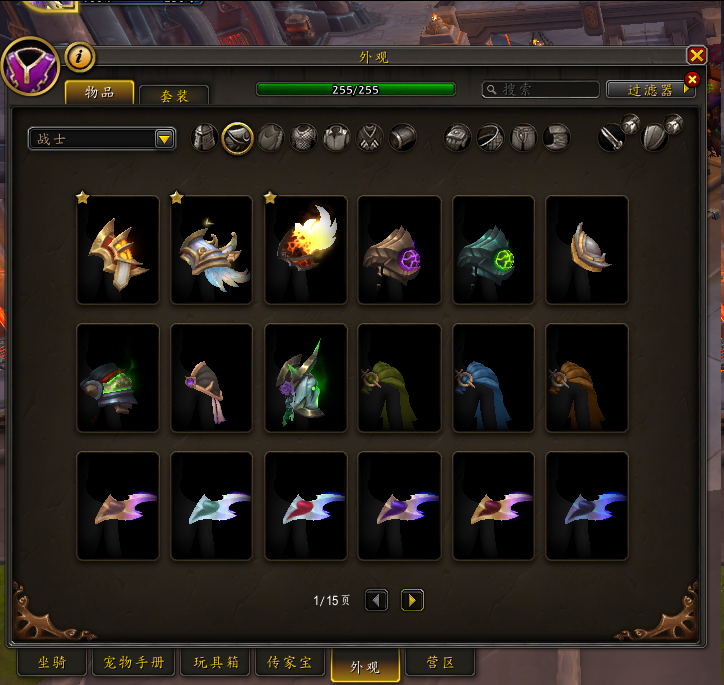Open the 过滤器 filter menu
724x685 pixels.
pos(650,89)
